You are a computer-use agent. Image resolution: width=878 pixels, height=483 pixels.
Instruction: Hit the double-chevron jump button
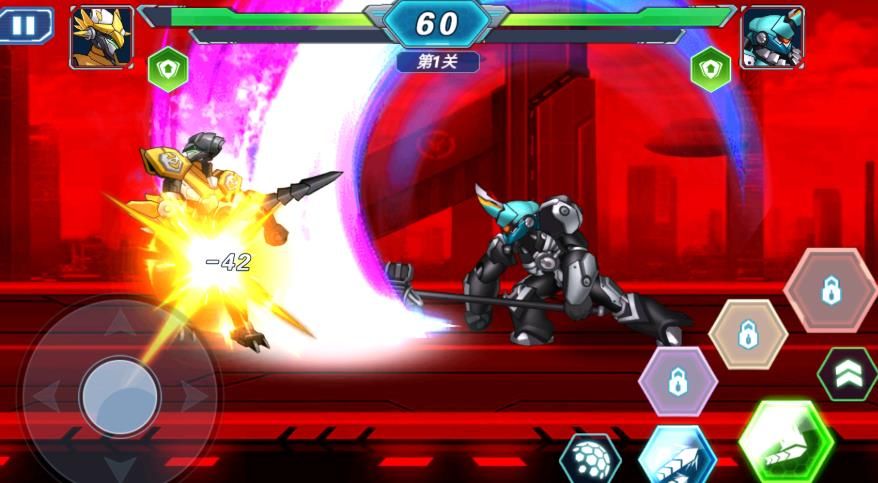coord(848,374)
